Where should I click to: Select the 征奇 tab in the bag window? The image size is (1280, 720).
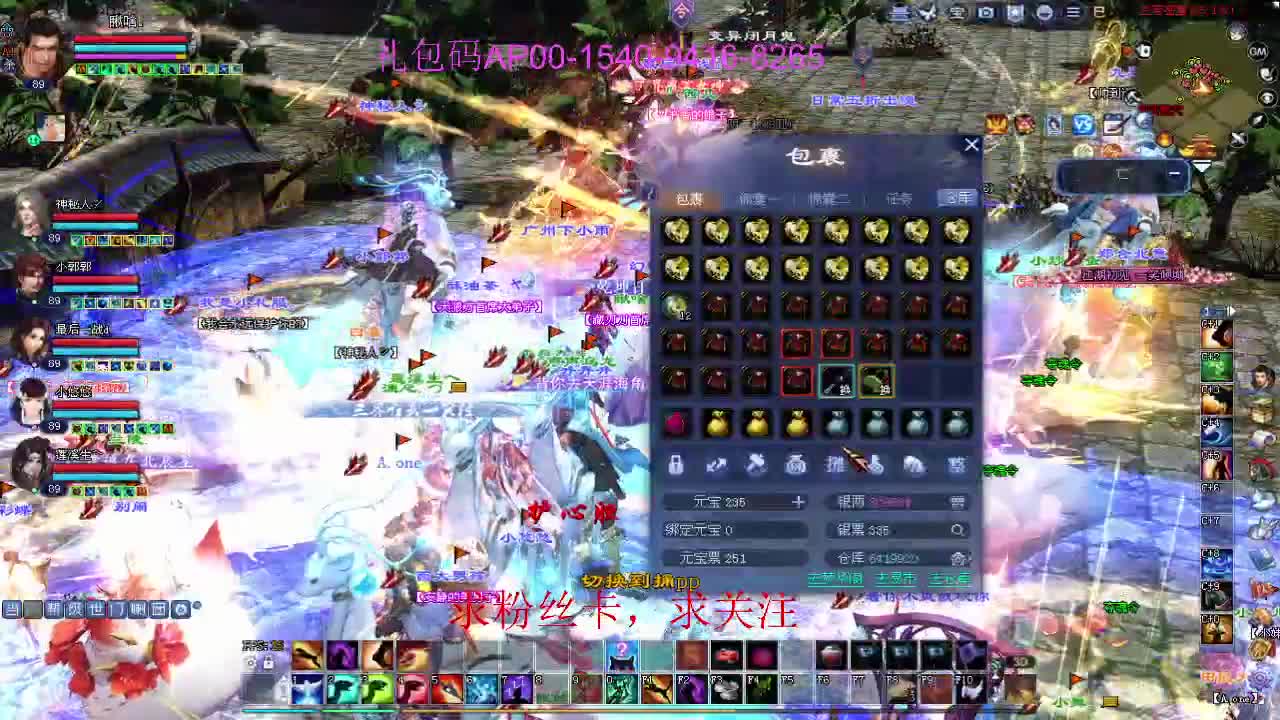[898, 199]
